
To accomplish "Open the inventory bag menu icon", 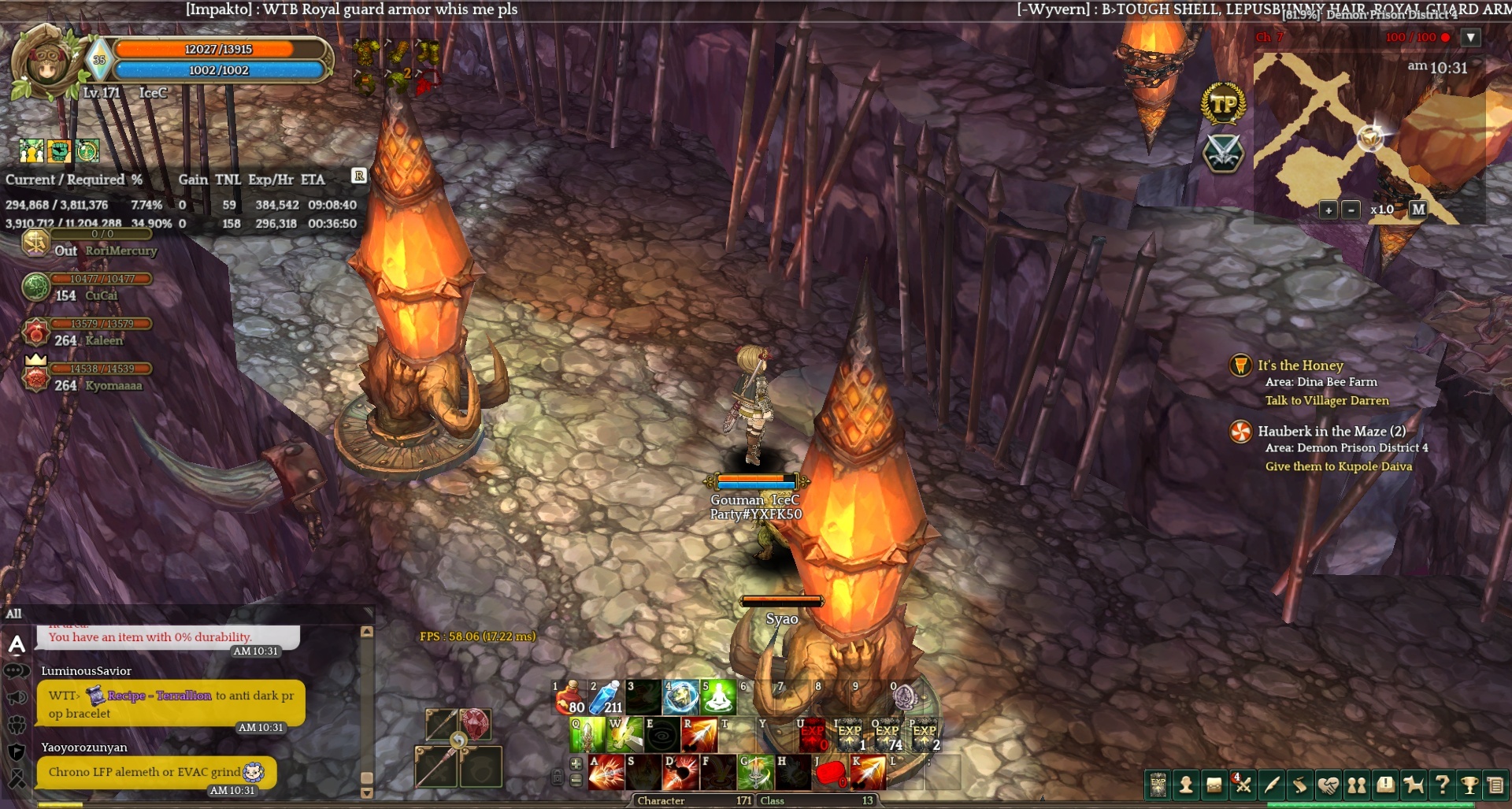I will (1214, 785).
